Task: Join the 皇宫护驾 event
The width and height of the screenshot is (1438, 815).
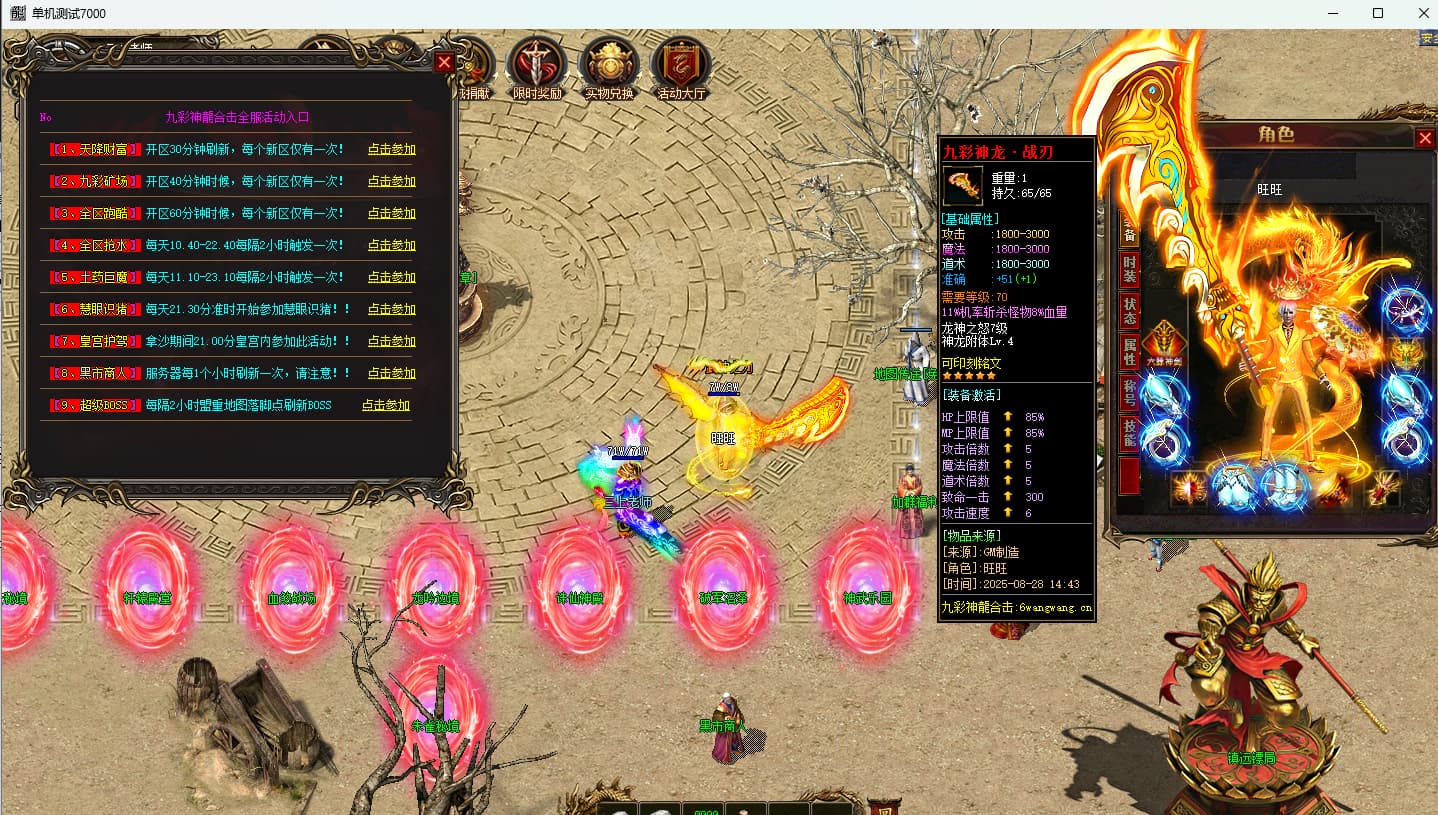Action: click(x=391, y=342)
